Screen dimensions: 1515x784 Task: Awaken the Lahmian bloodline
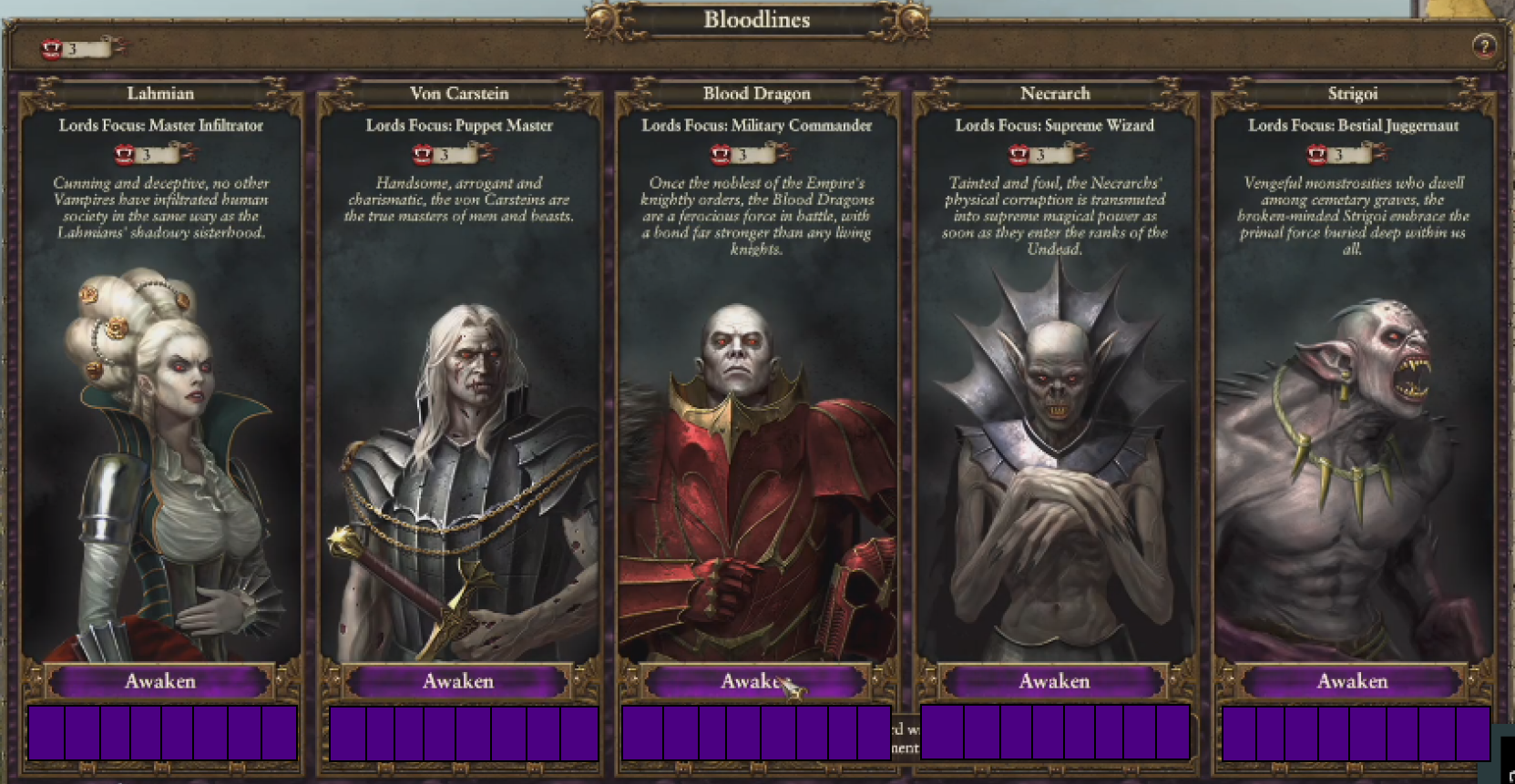click(160, 681)
